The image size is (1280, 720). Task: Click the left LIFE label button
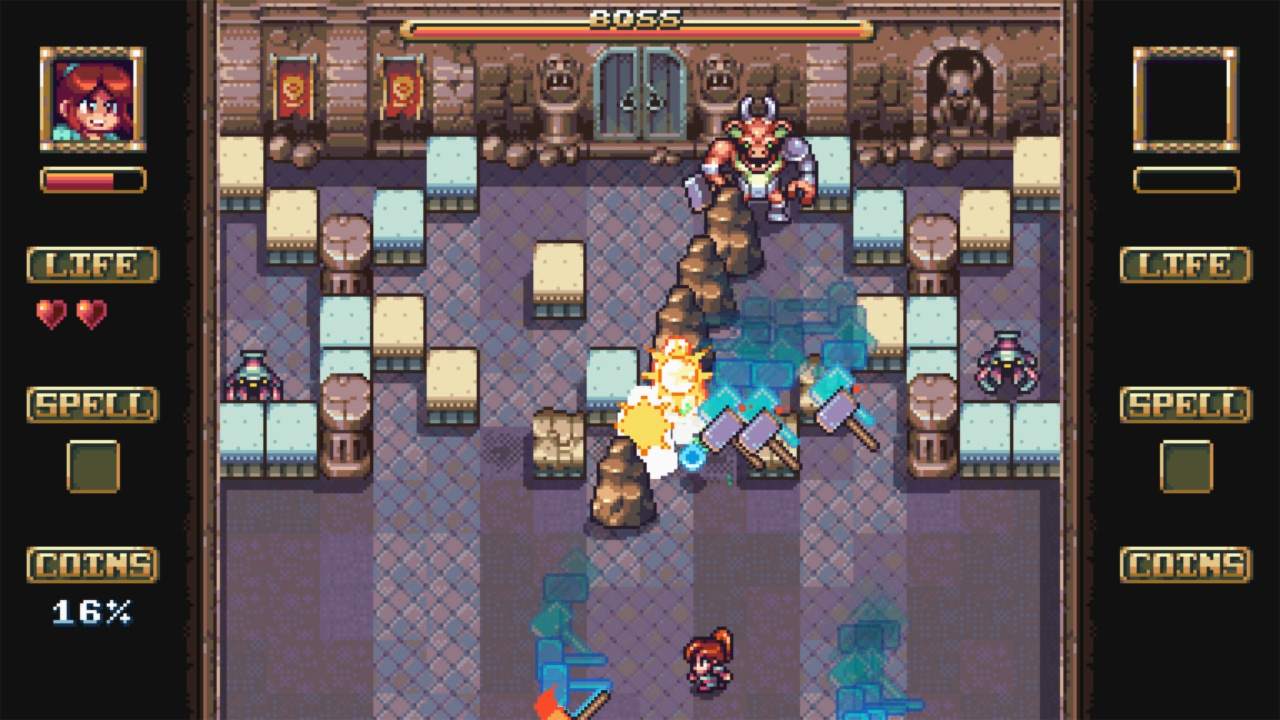click(88, 265)
